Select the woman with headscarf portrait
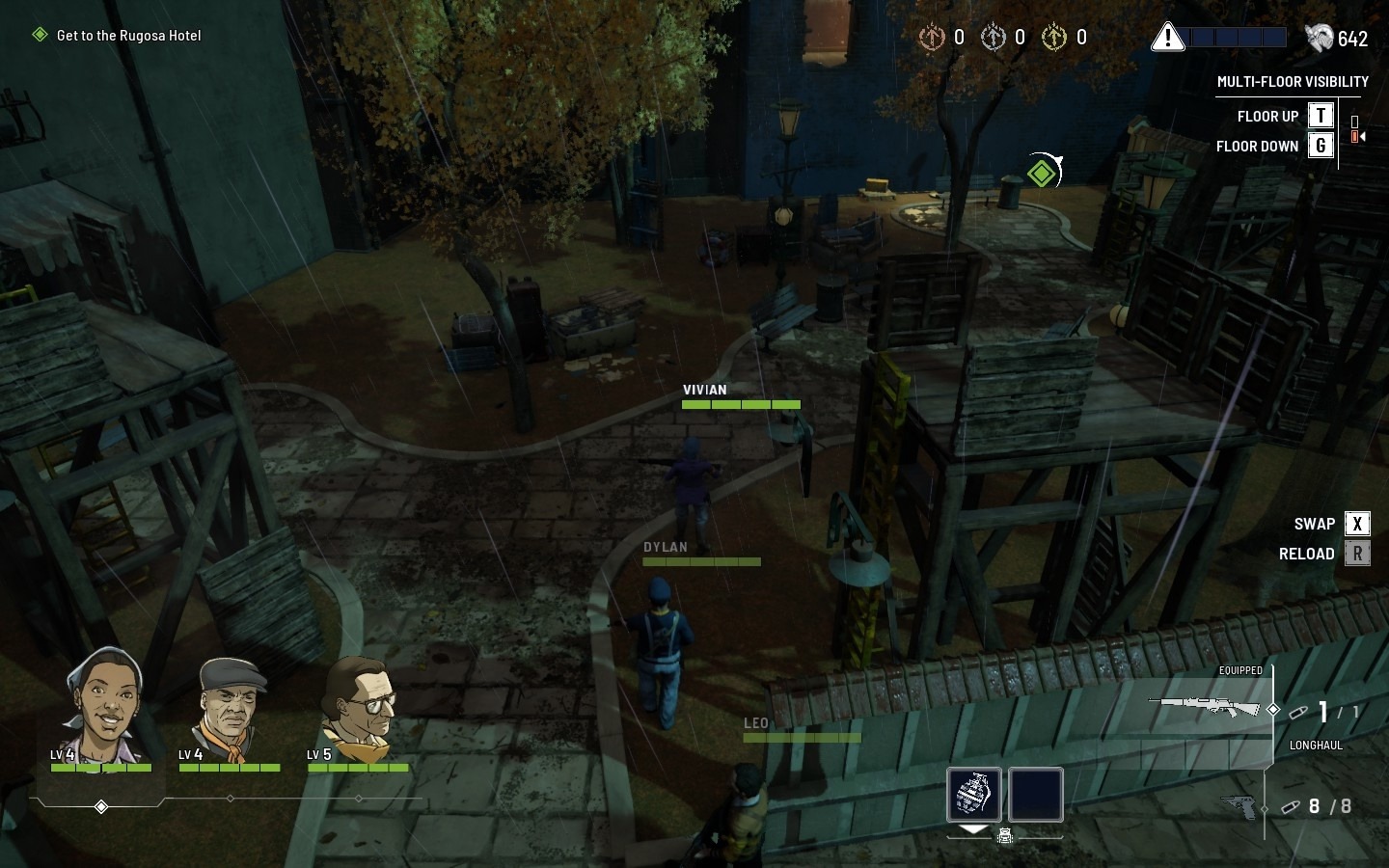This screenshot has height=868, width=1389. click(102, 704)
